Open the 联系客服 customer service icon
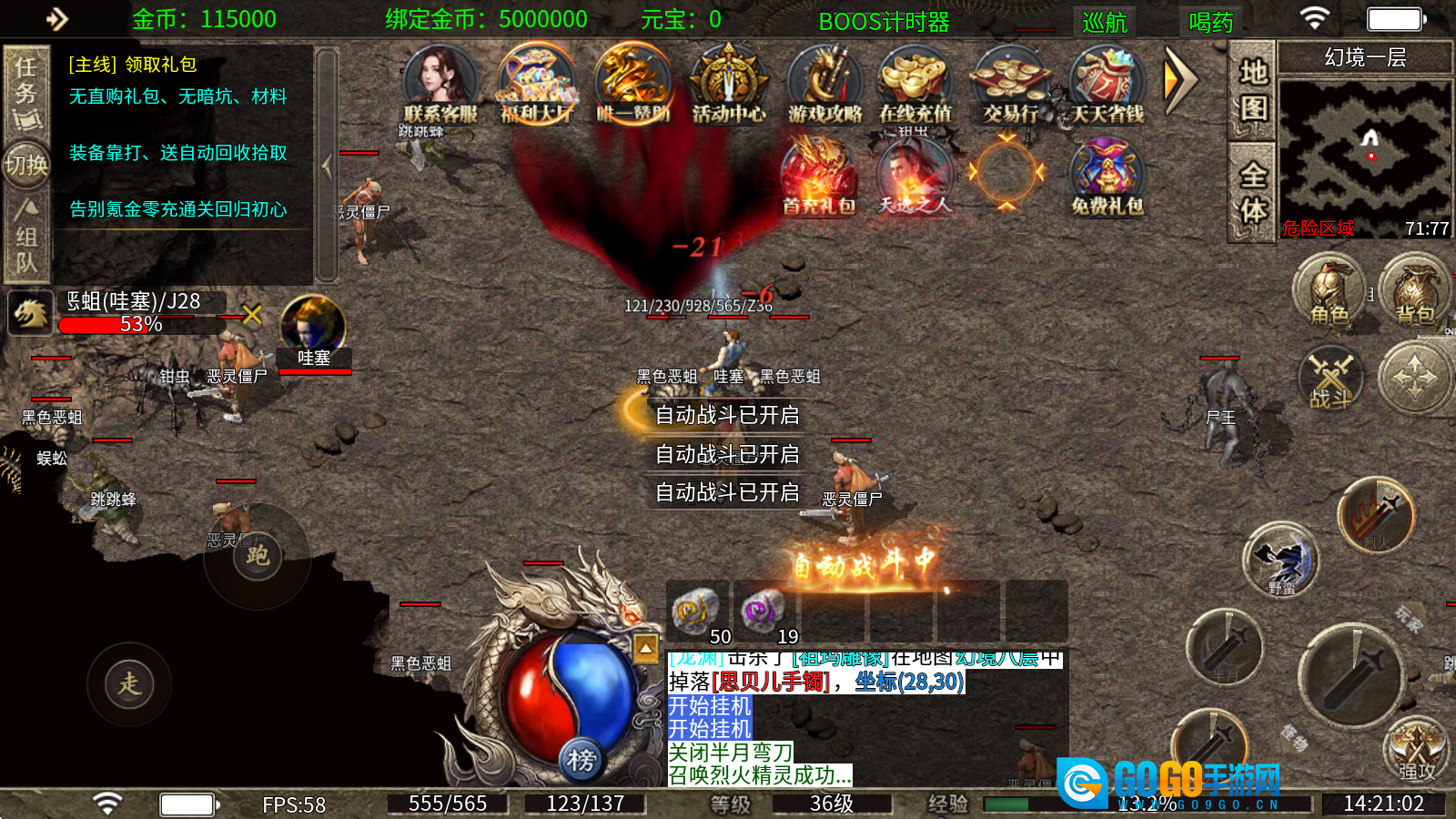This screenshot has height=819, width=1456. [x=440, y=85]
